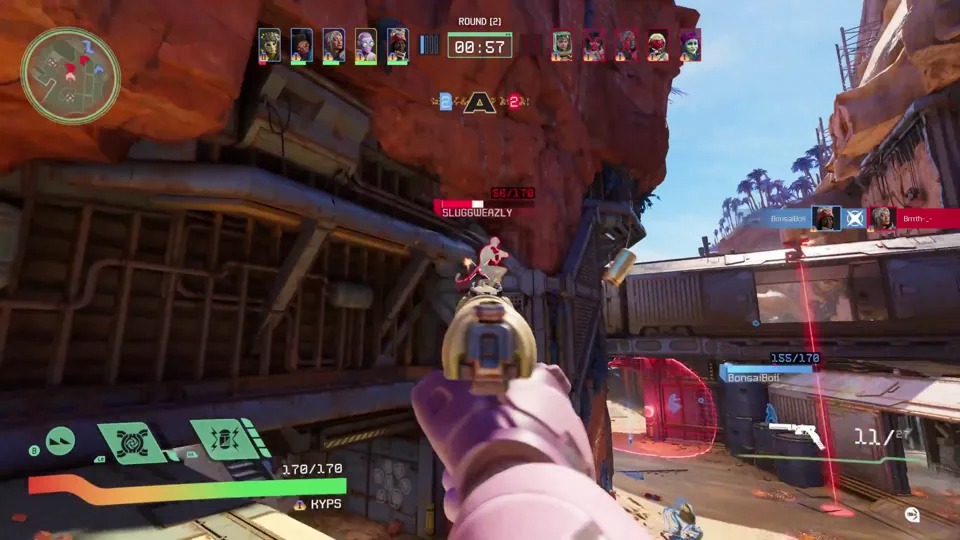
Task: Select the green-faced enemy portrait
Action: pyautogui.click(x=690, y=45)
